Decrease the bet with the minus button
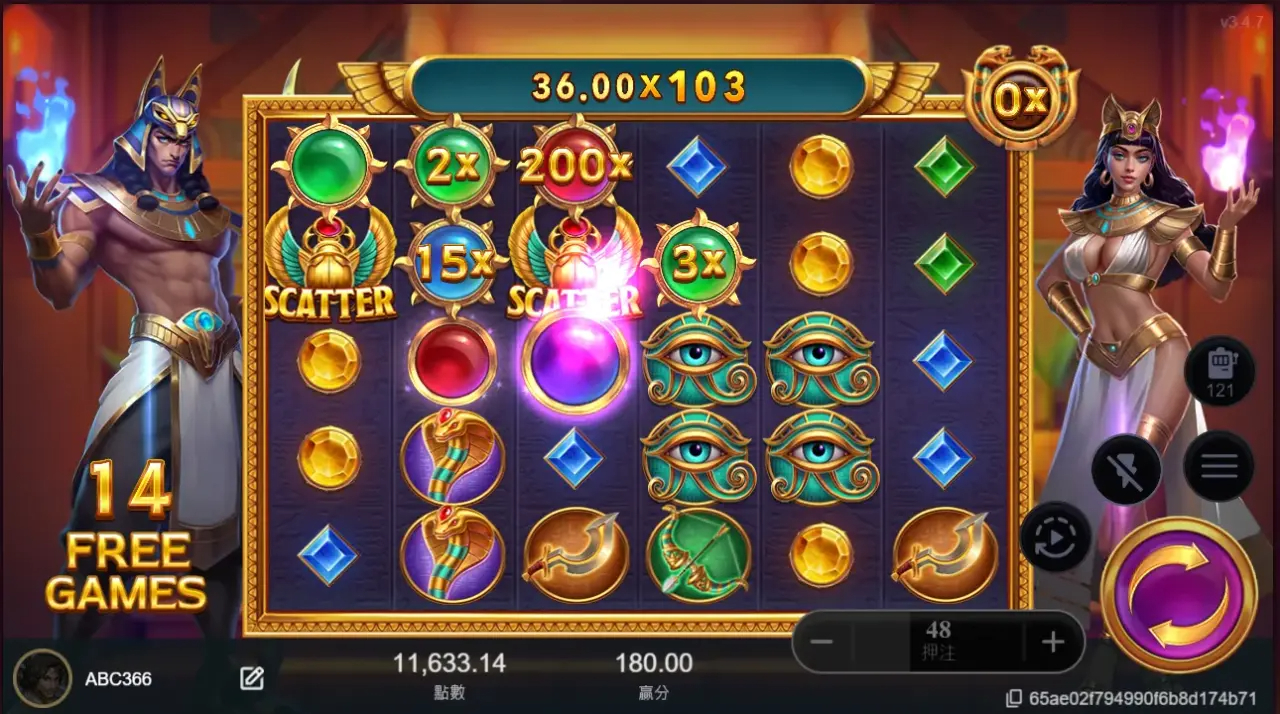Screen dimensions: 1280x714 tap(822, 642)
